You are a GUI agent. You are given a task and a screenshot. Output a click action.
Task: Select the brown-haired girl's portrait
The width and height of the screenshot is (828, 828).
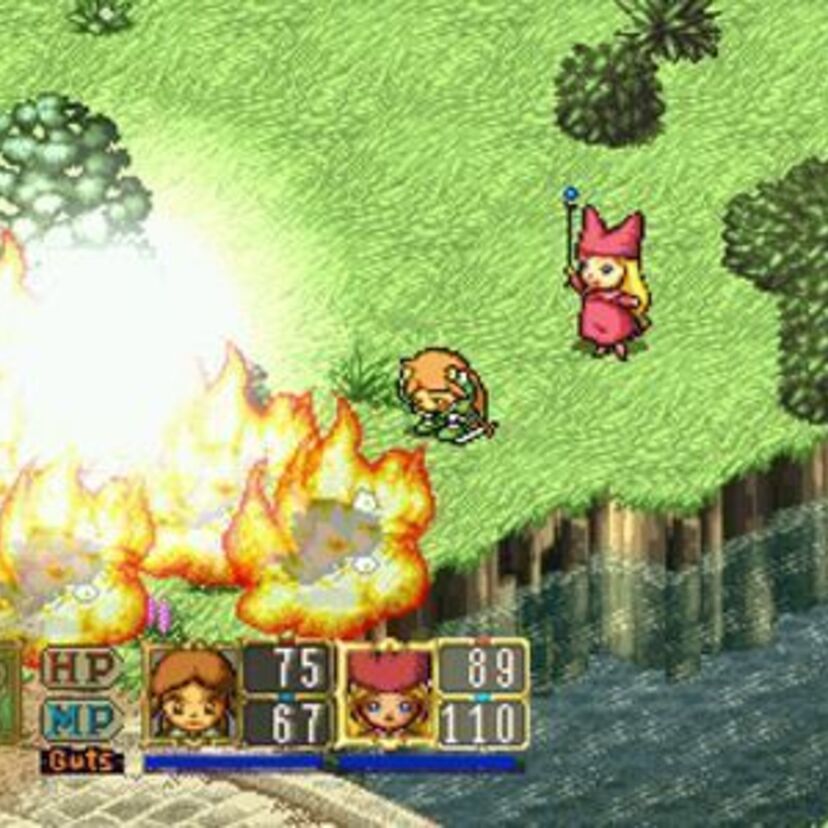[x=192, y=694]
